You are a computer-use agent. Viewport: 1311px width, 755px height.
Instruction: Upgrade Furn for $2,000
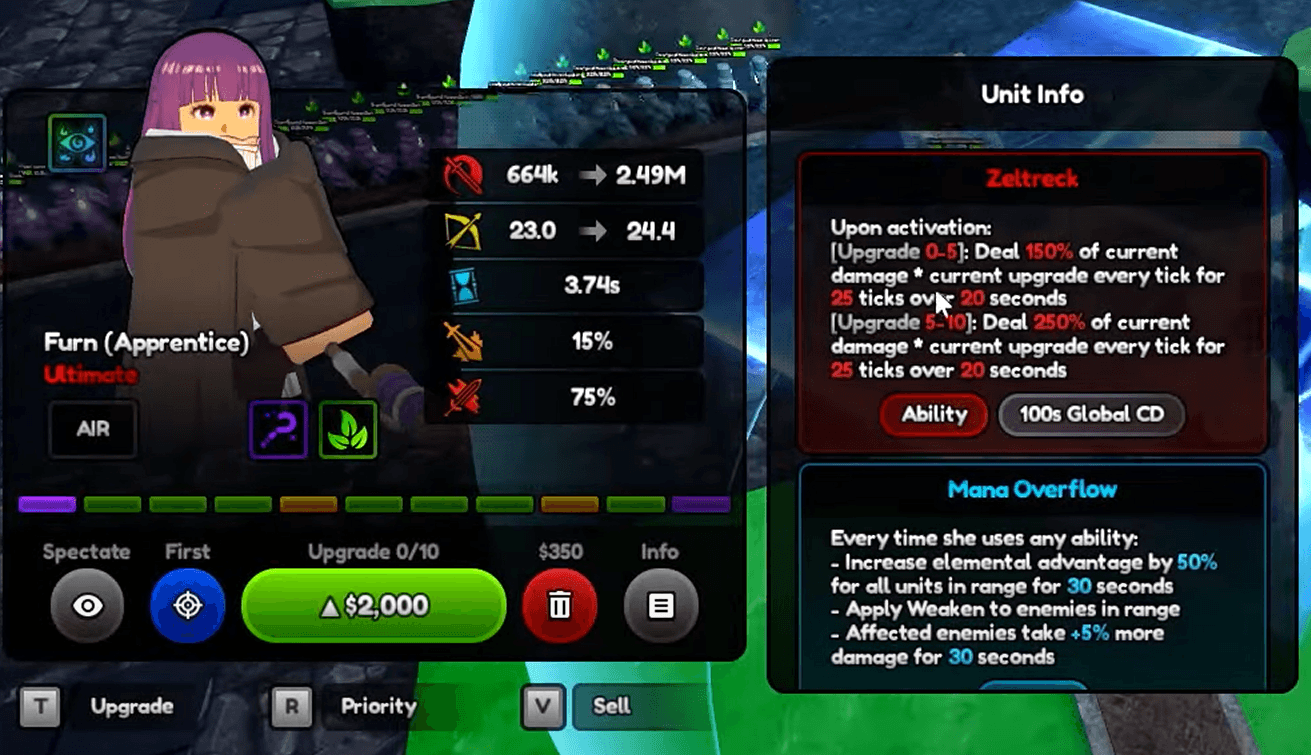(373, 607)
